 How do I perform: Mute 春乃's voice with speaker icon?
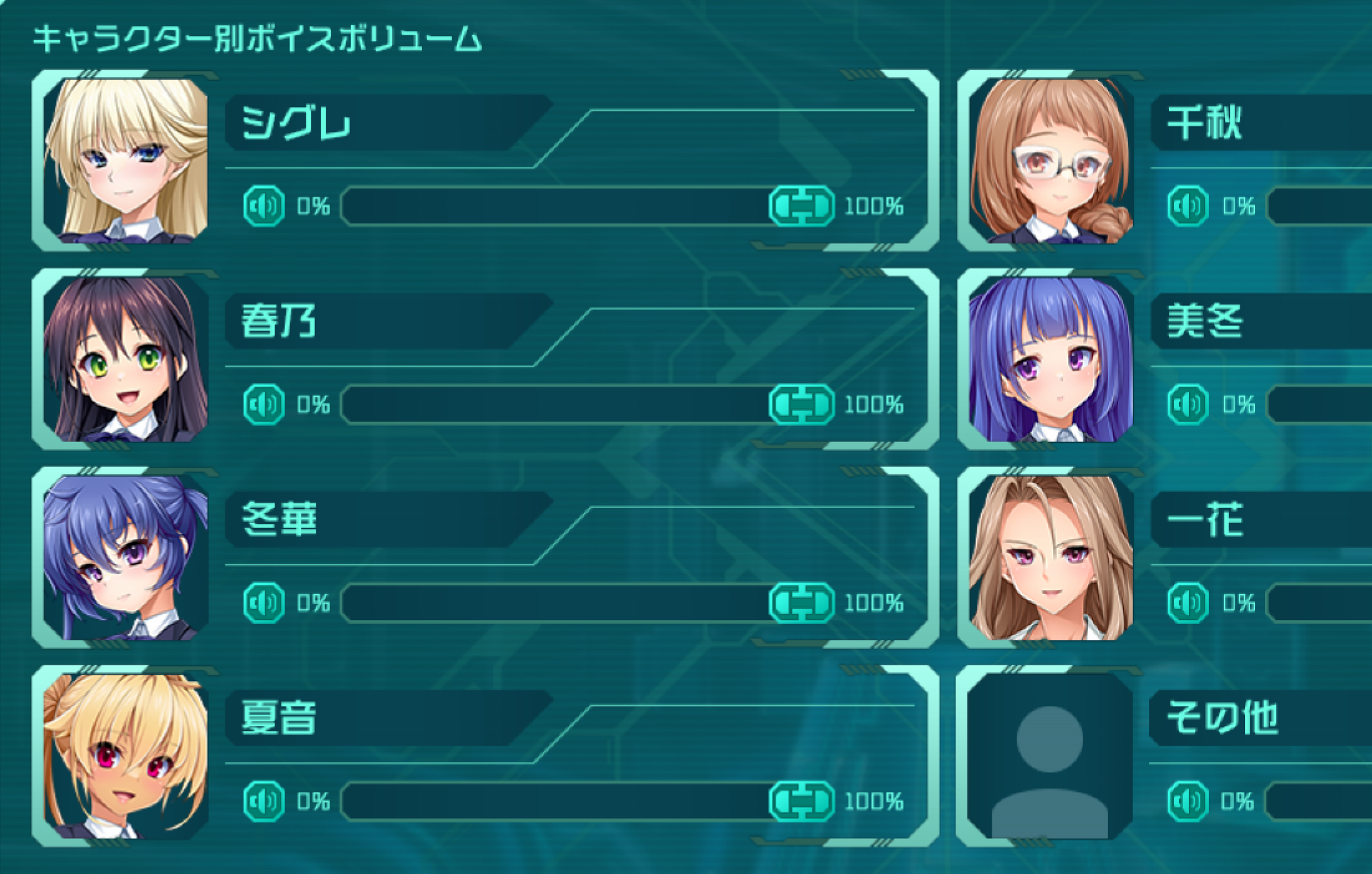pos(264,405)
